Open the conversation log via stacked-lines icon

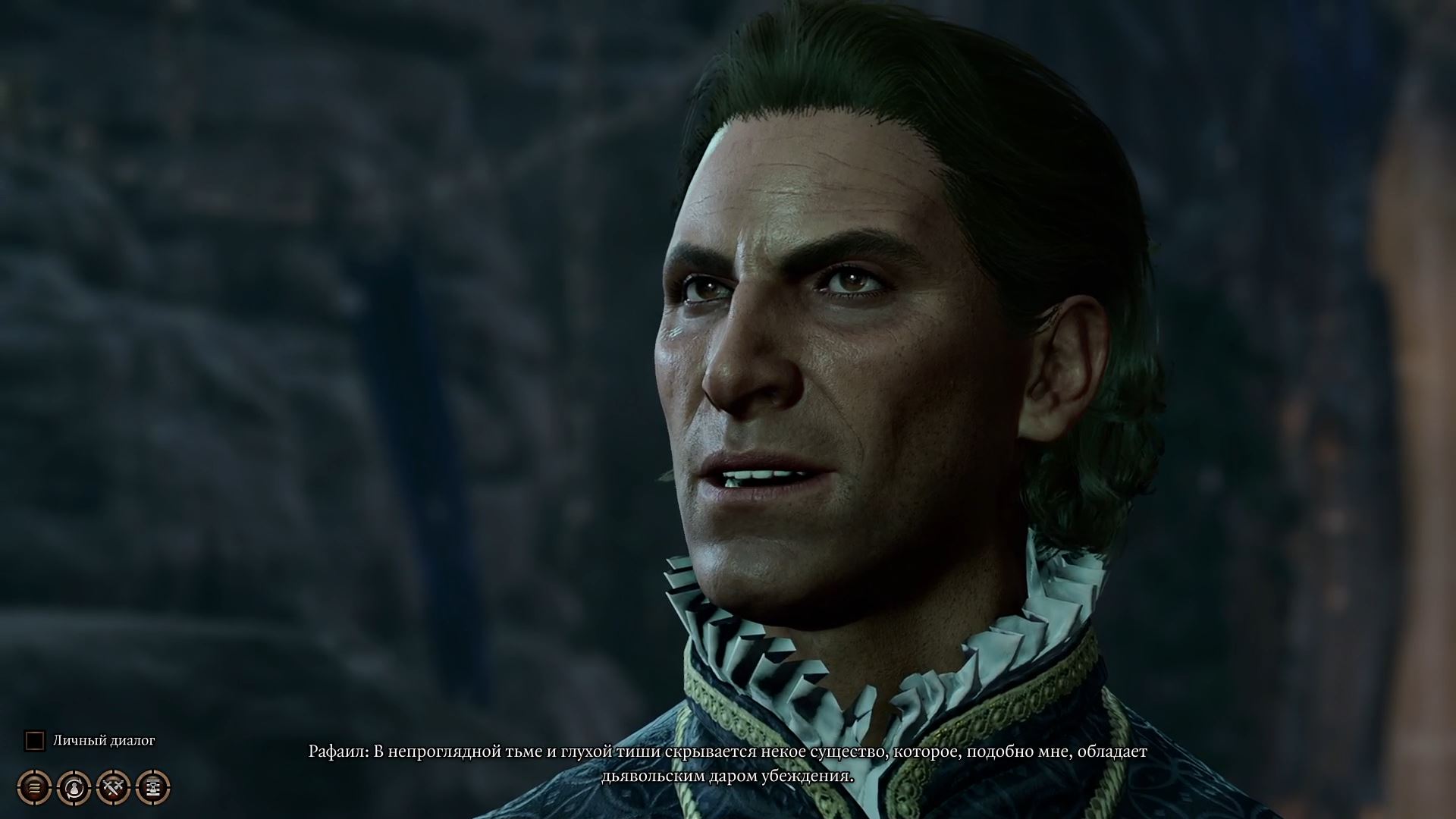tap(34, 789)
